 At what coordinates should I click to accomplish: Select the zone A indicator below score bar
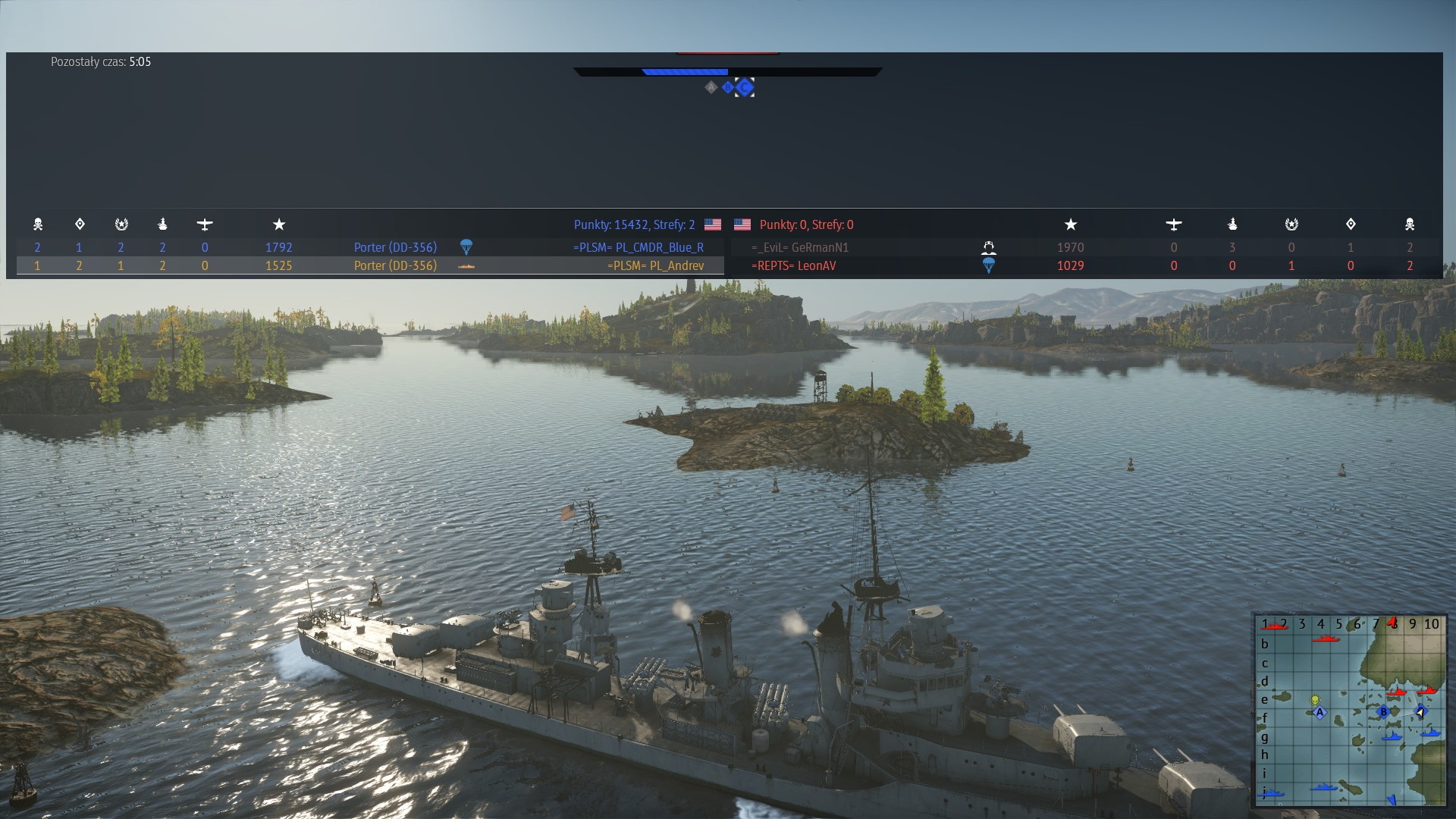coord(711,87)
